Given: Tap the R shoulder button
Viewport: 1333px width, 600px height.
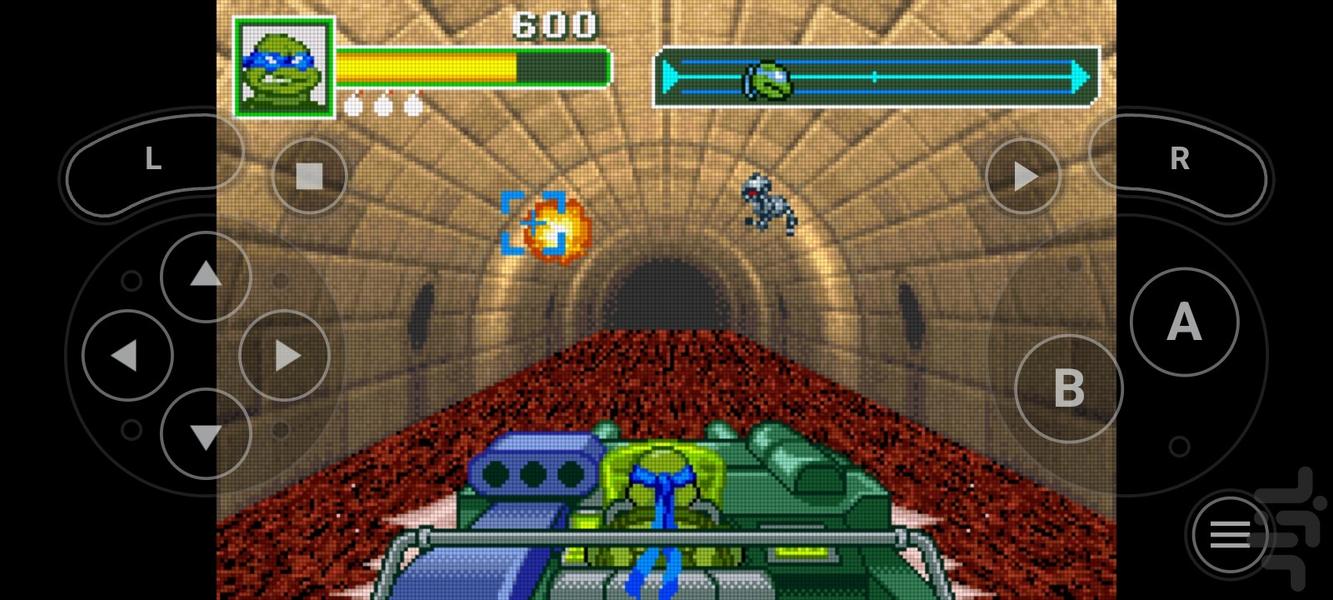Looking at the screenshot, I should click(x=1180, y=160).
